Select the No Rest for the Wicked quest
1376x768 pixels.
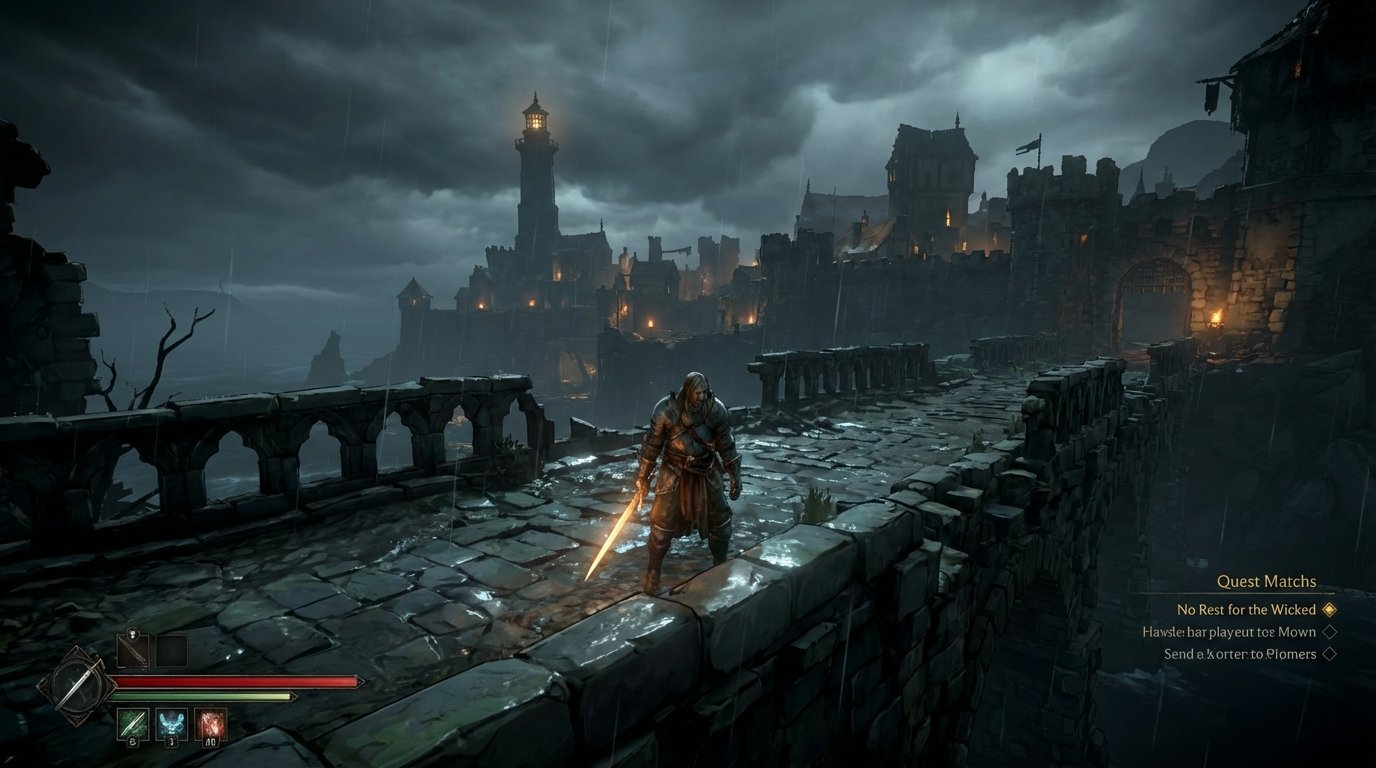(1246, 609)
